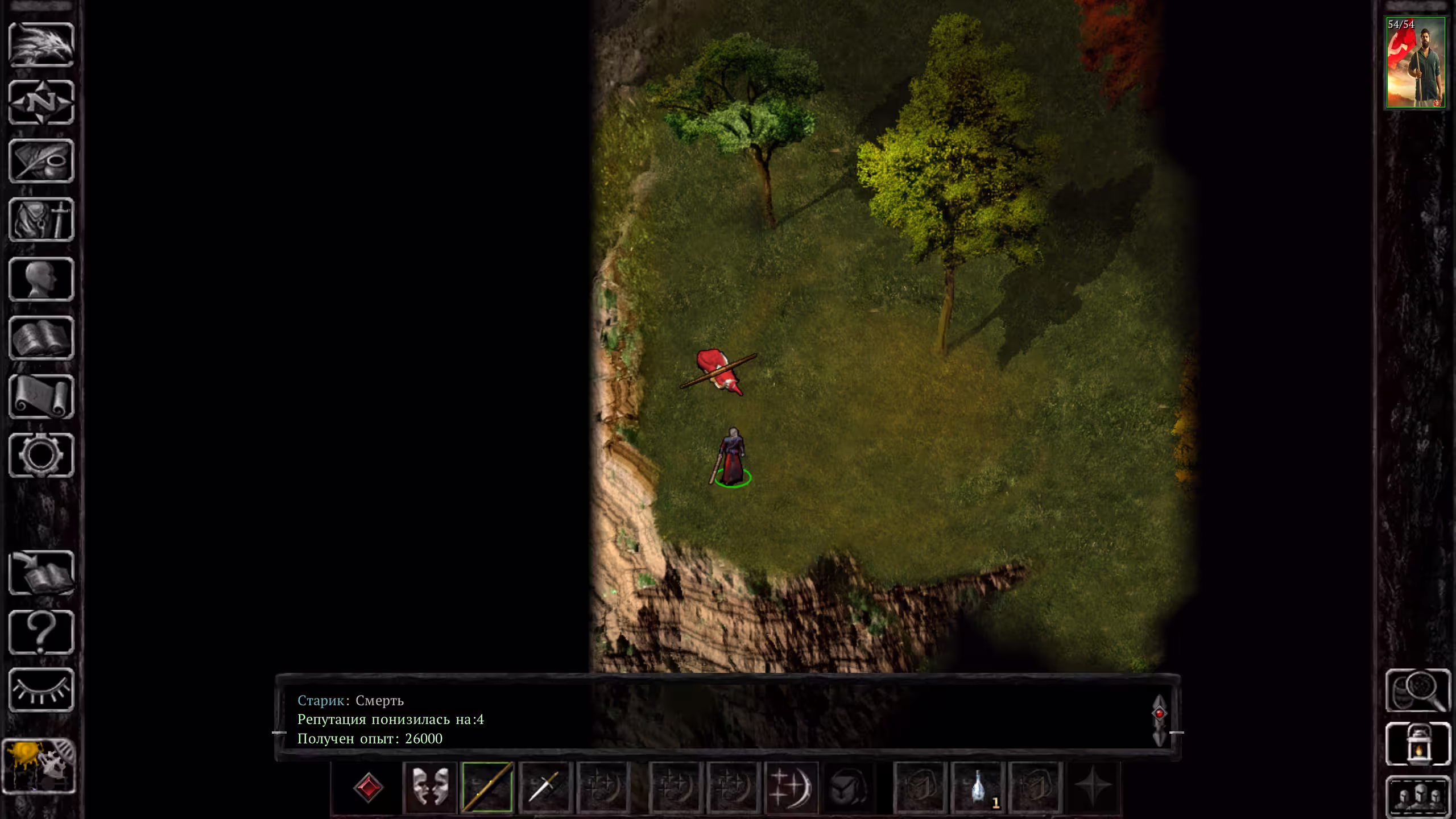Click the quick save book icon
This screenshot has width=1456, height=819.
coord(42,573)
